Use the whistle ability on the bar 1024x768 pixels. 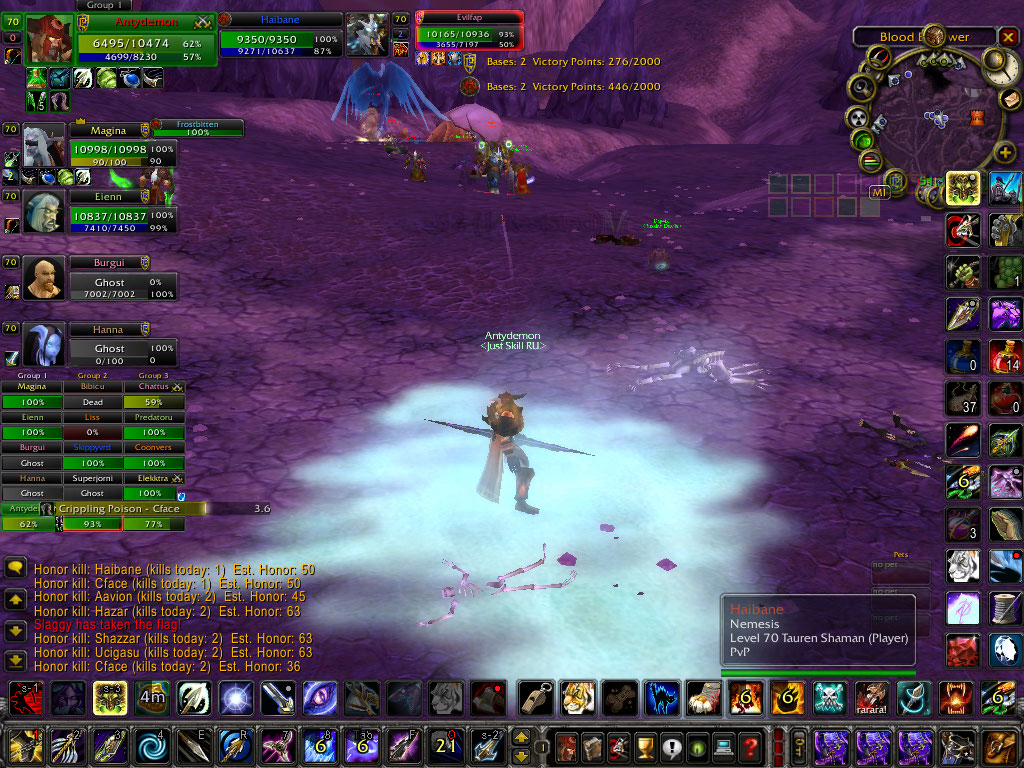tap(534, 697)
